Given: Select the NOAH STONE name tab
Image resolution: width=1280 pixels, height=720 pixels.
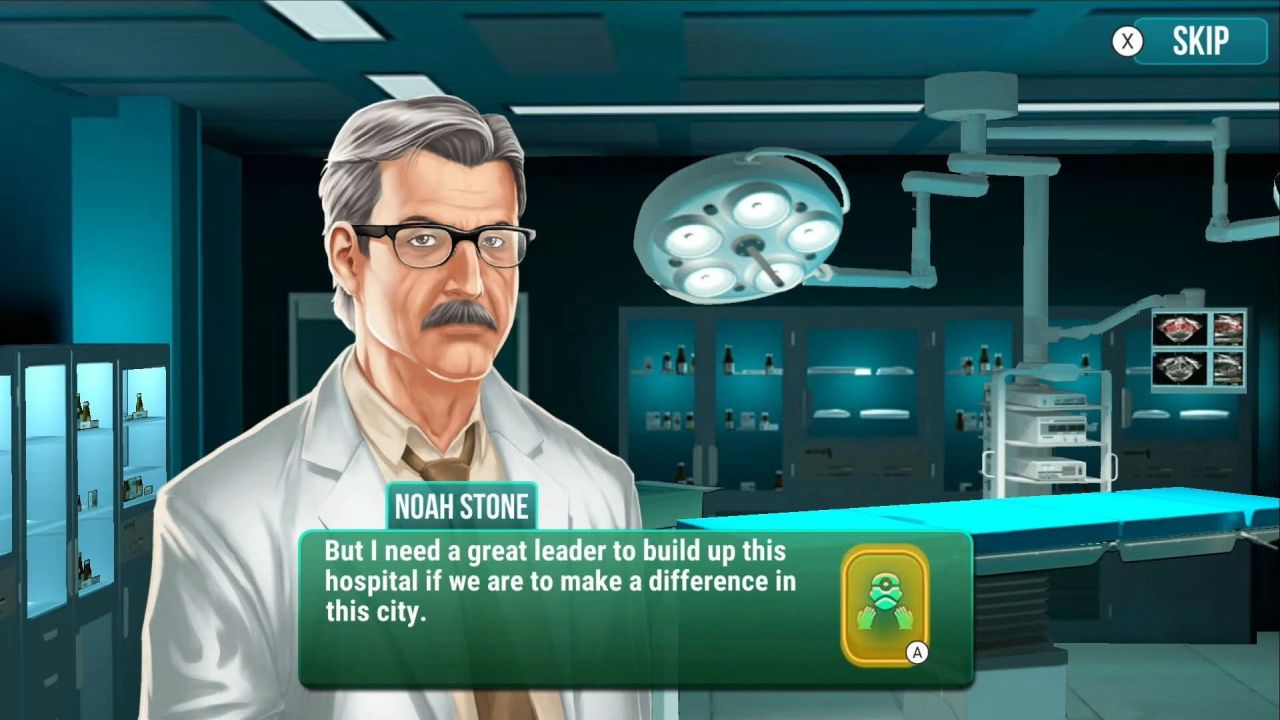Looking at the screenshot, I should 459,507.
